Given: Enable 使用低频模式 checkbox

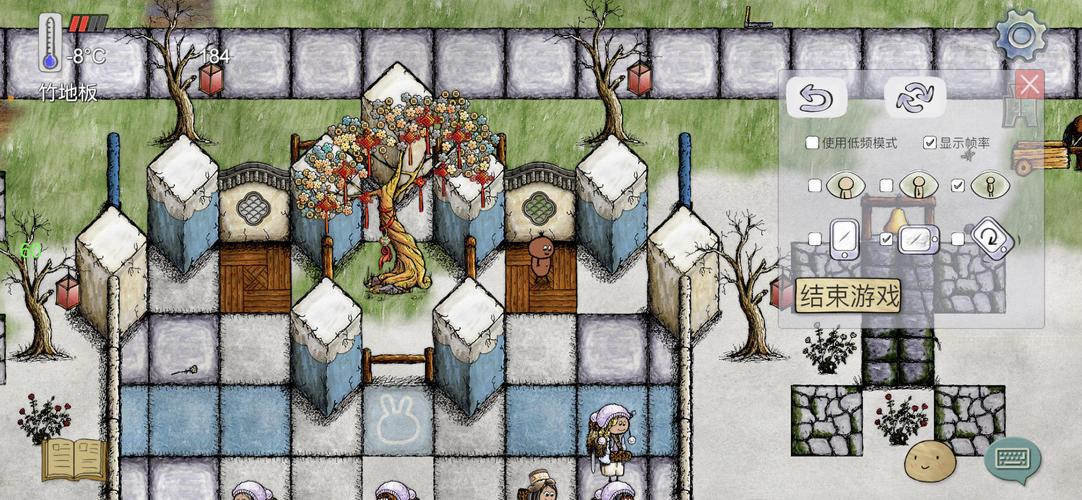Looking at the screenshot, I should click(812, 143).
